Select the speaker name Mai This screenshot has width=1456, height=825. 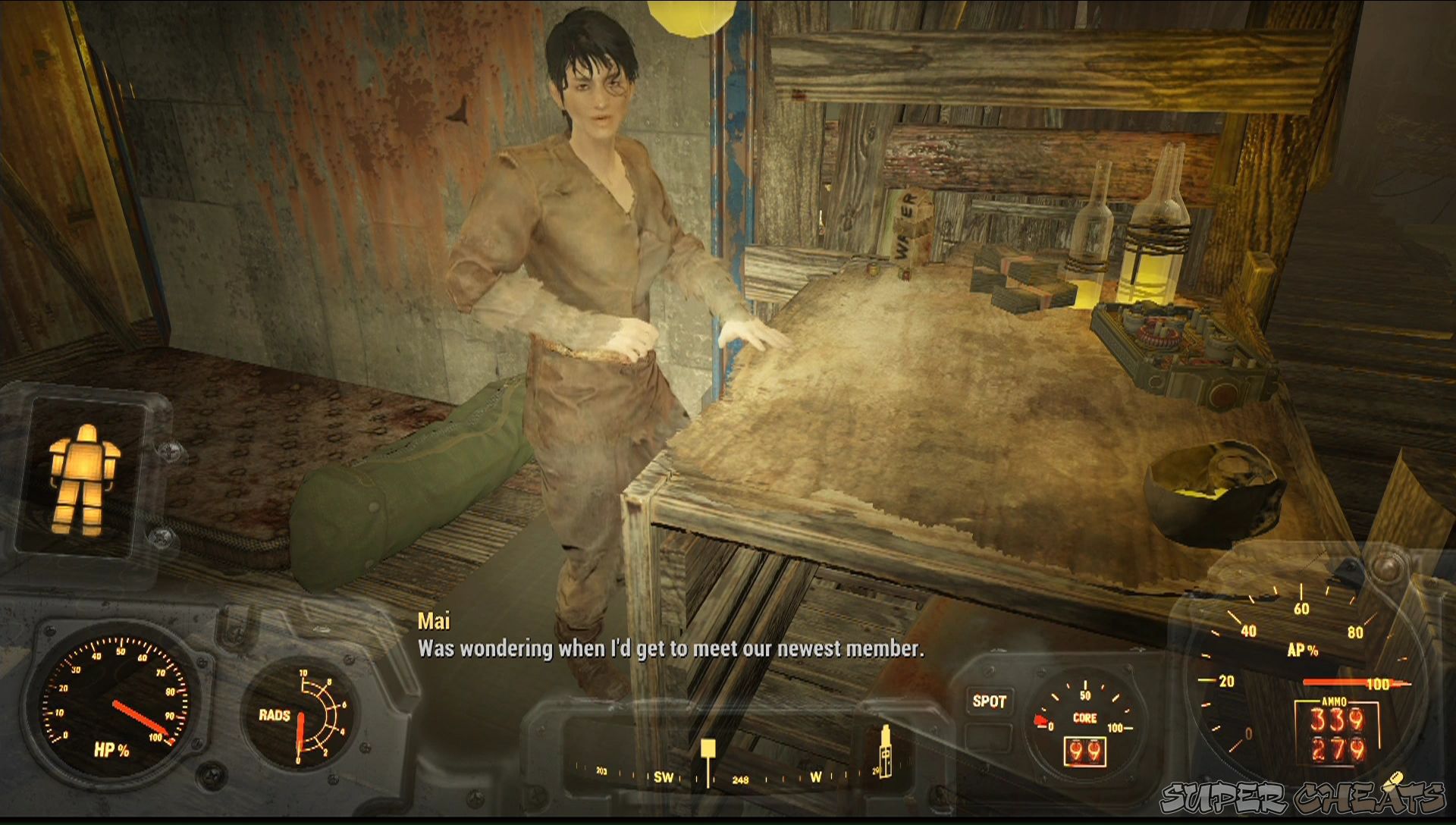tap(436, 622)
